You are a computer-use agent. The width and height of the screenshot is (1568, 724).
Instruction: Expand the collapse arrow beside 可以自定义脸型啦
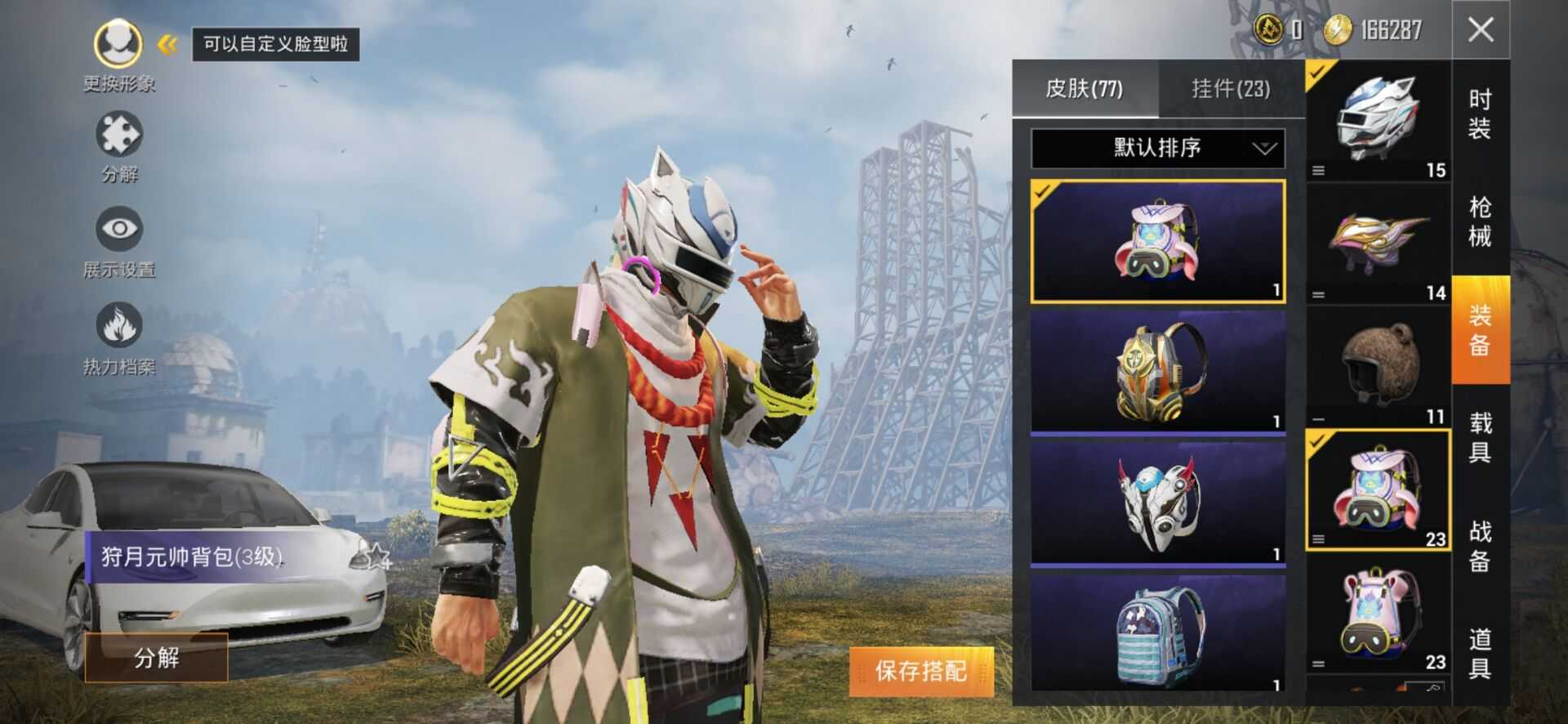167,45
